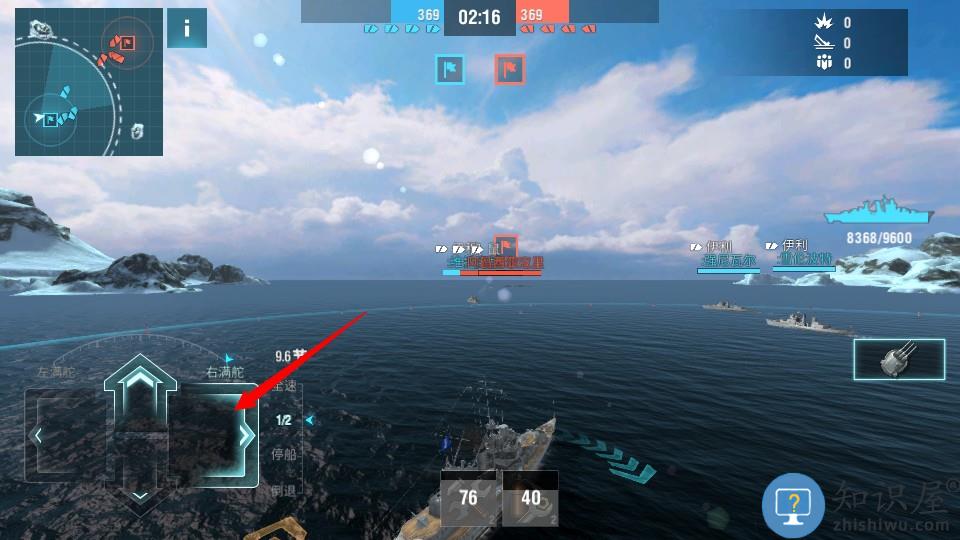
Task: Steer left with the left rudder arrow
Action: pos(38,436)
